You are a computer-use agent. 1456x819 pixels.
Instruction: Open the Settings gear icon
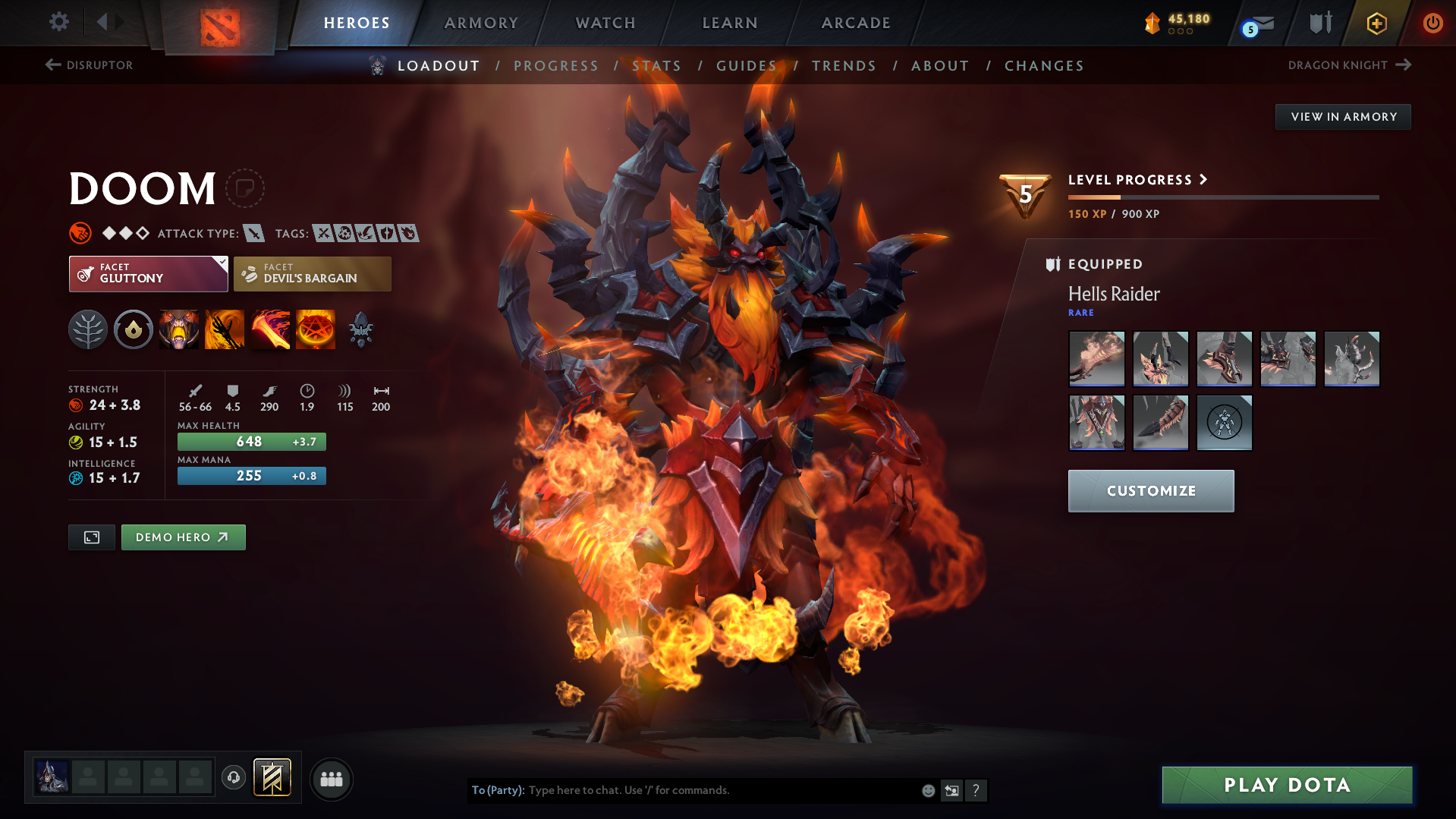pos(58,22)
